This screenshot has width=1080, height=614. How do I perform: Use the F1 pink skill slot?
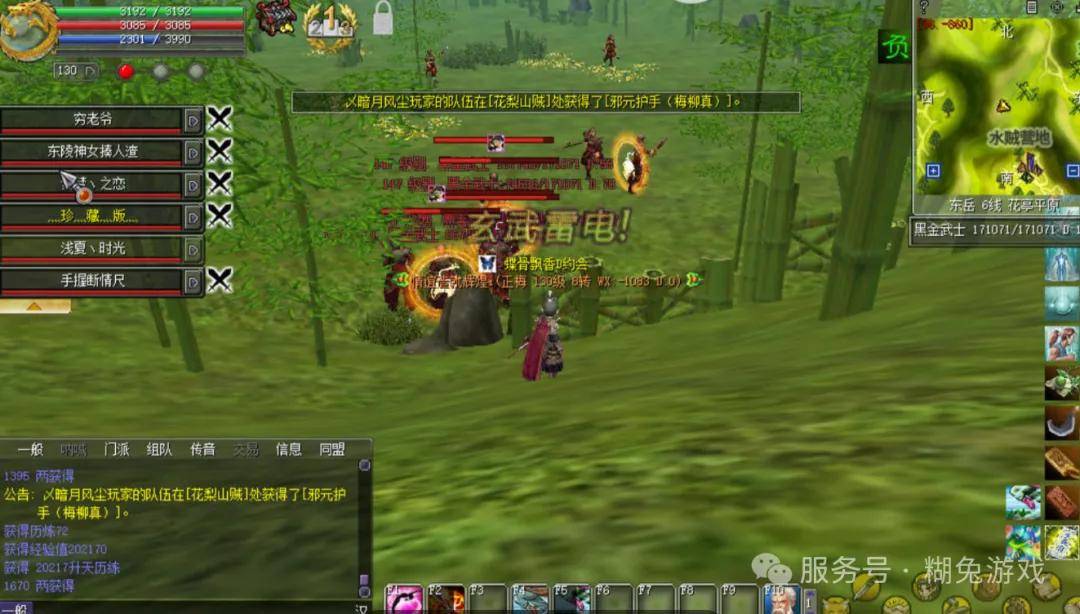tap(404, 601)
